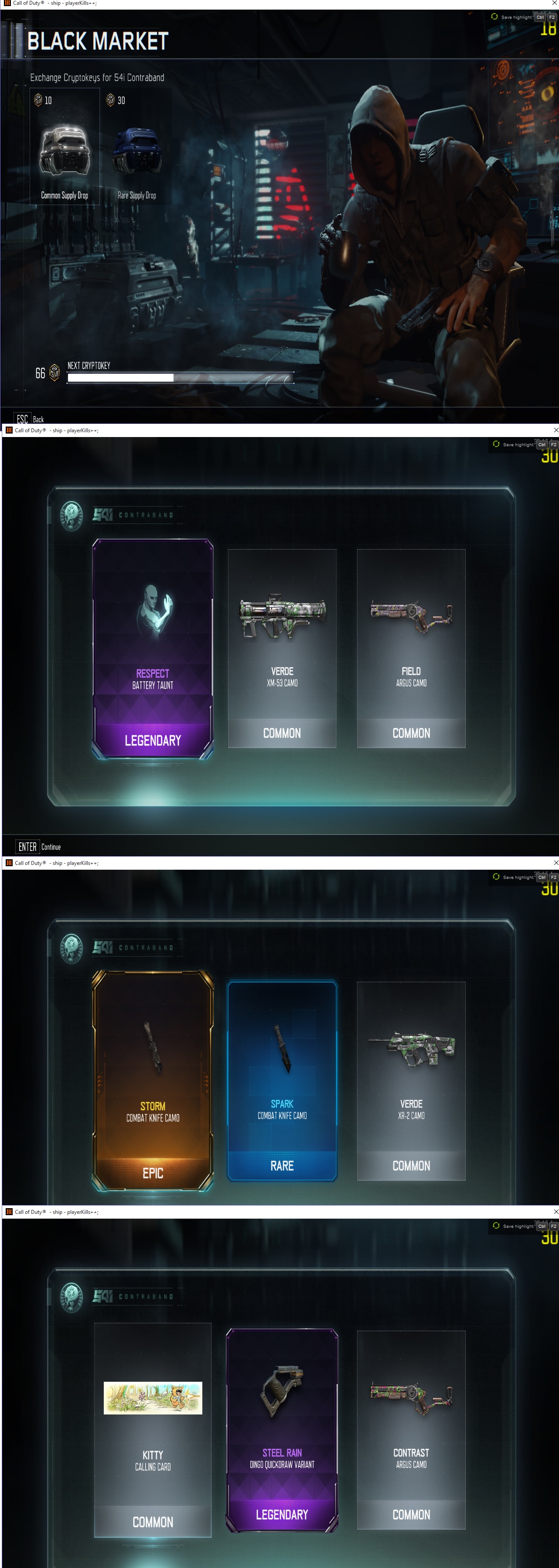Image resolution: width=559 pixels, height=1568 pixels.
Task: Pick the Verde XM-53 Camo card
Action: click(x=282, y=648)
